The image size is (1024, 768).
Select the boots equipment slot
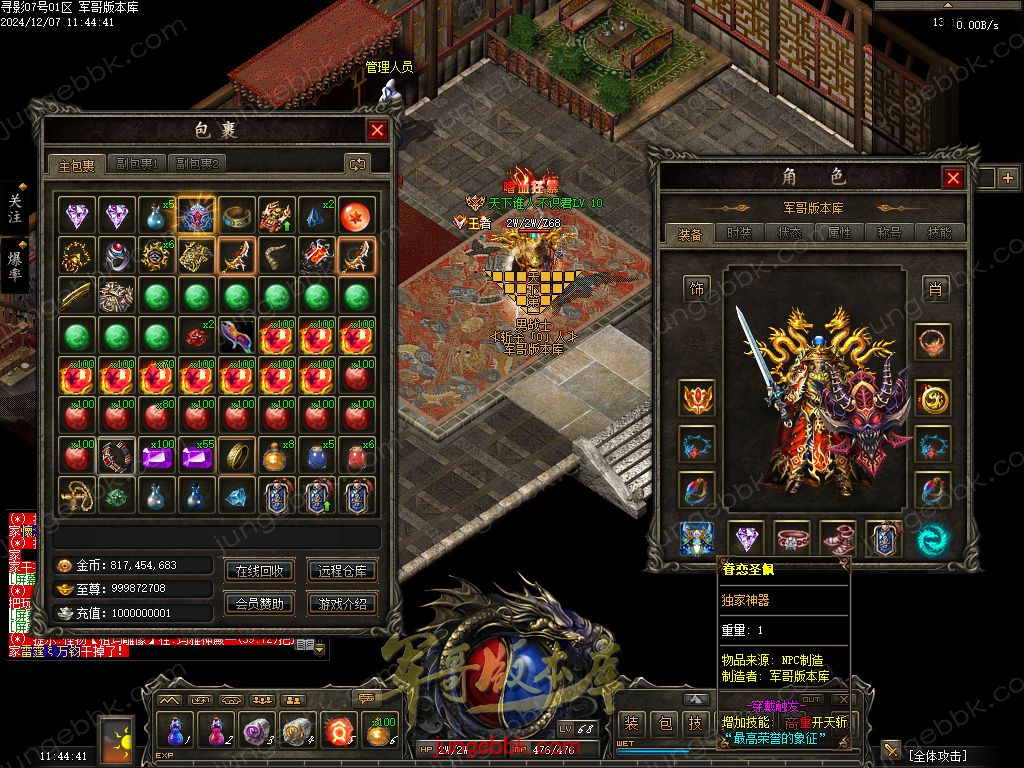pyautogui.click(x=838, y=538)
